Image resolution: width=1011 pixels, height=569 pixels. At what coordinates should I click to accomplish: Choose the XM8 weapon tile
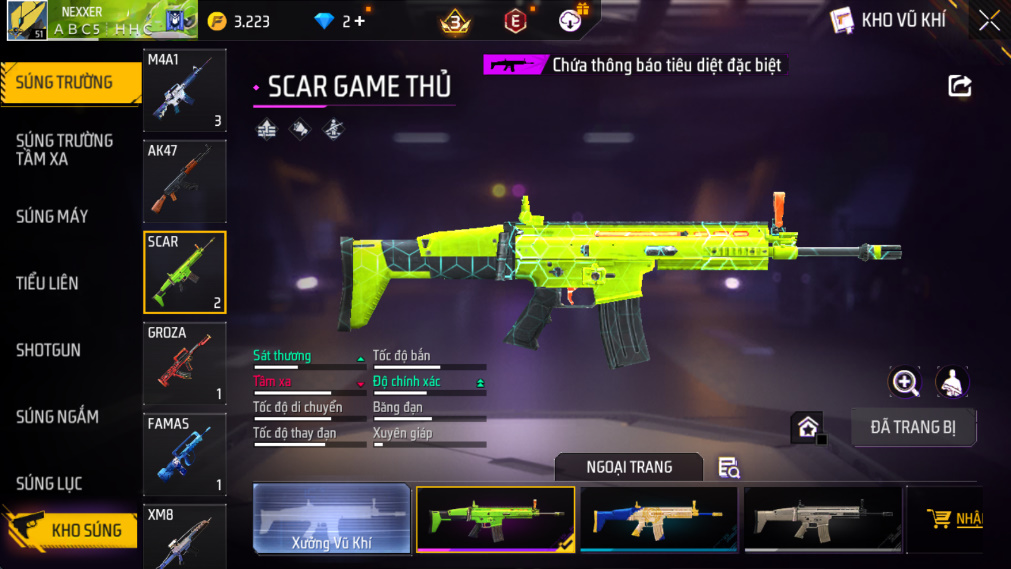point(185,536)
